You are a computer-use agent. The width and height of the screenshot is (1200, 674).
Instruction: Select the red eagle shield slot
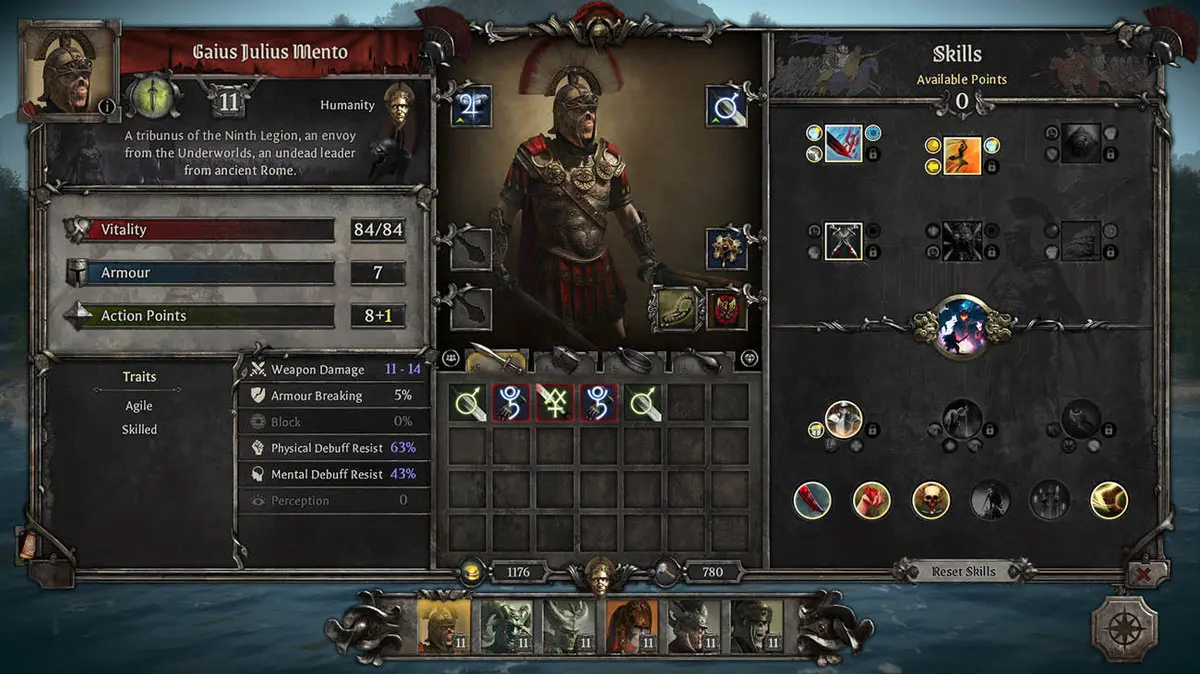(726, 308)
